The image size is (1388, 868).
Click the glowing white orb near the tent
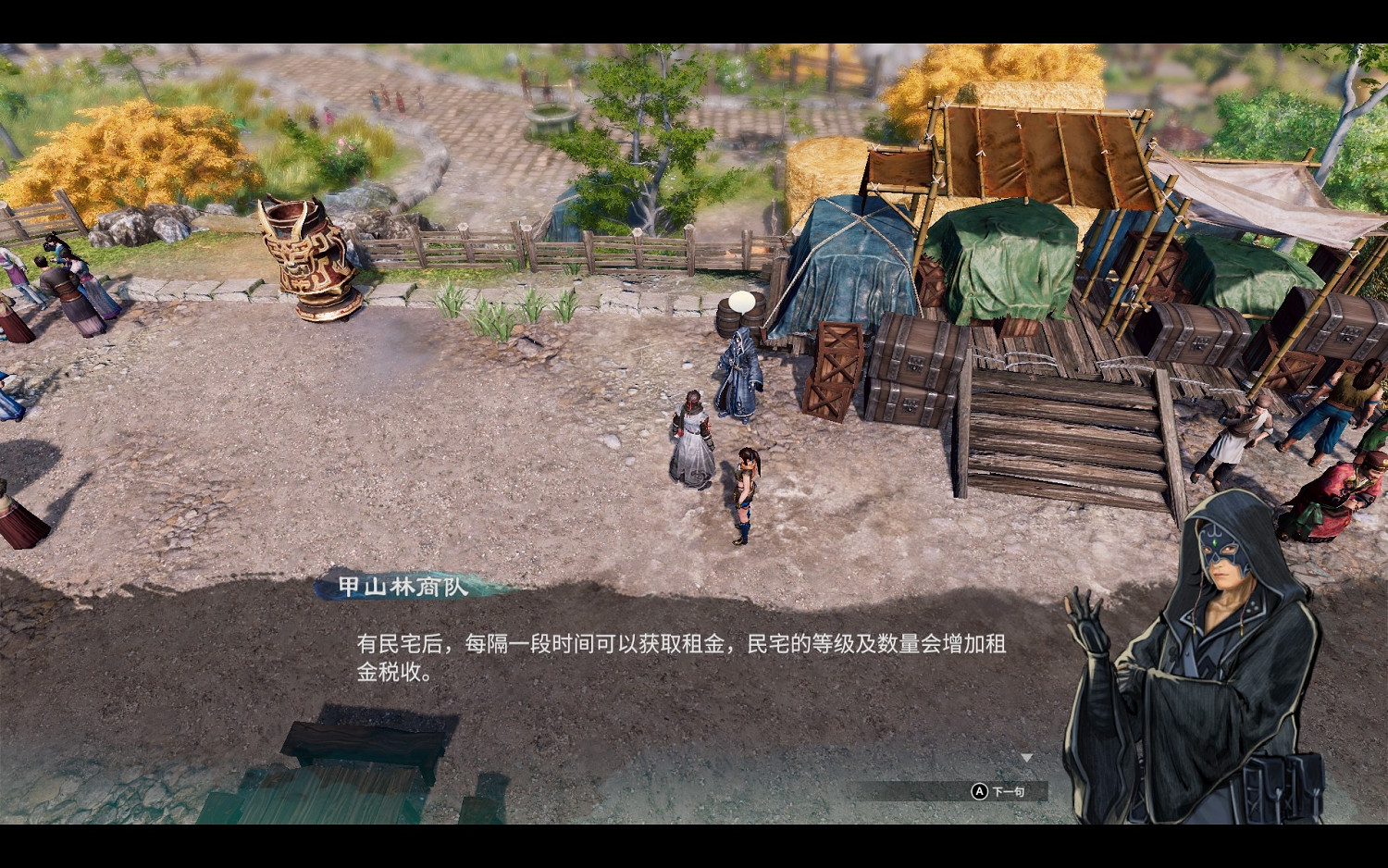(x=740, y=301)
